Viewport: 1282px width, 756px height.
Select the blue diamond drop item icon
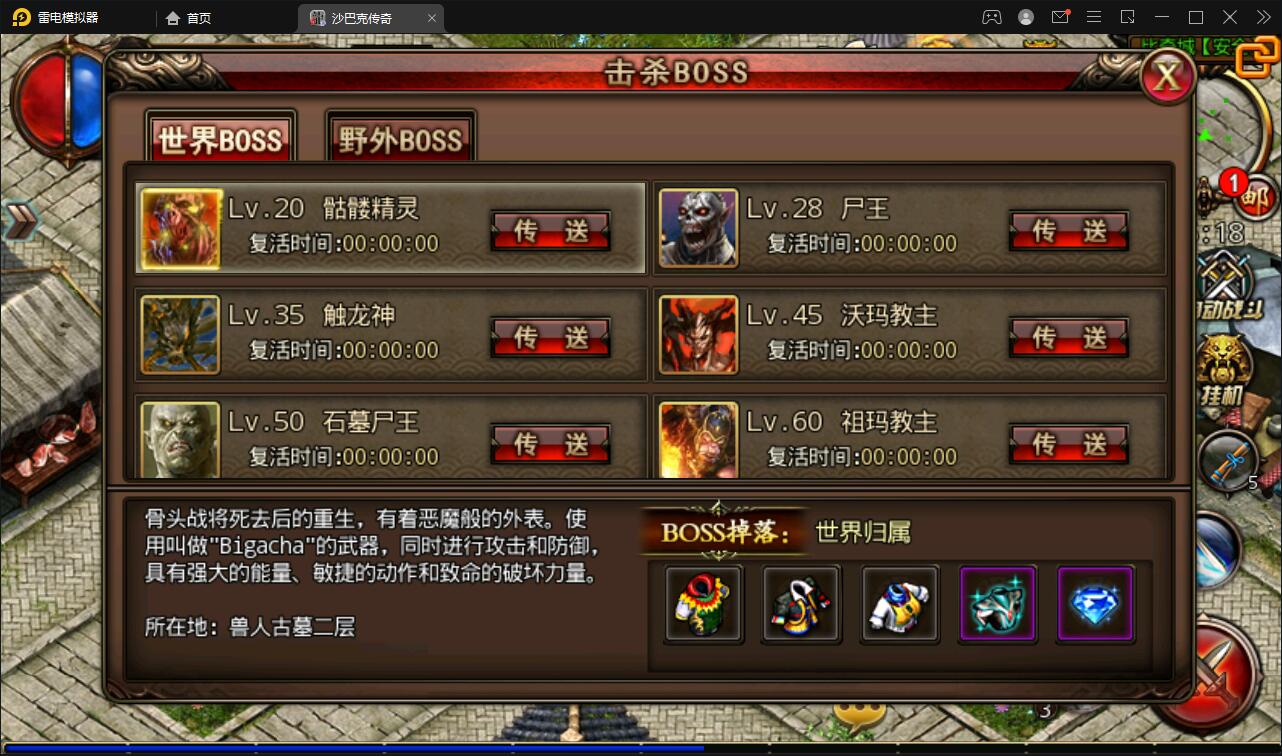coord(1094,602)
